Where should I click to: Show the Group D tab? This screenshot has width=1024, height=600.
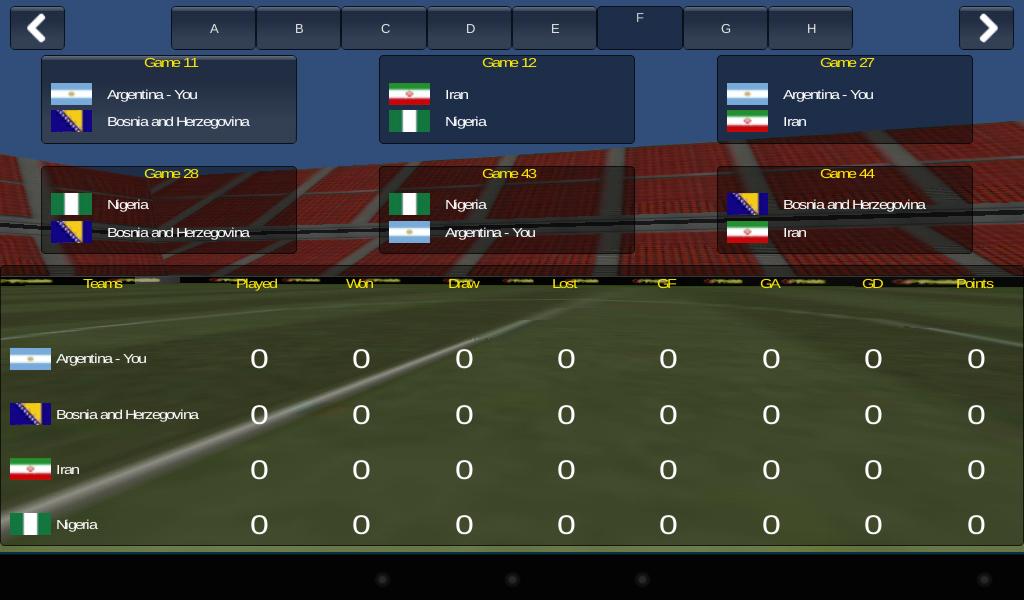[x=470, y=28]
